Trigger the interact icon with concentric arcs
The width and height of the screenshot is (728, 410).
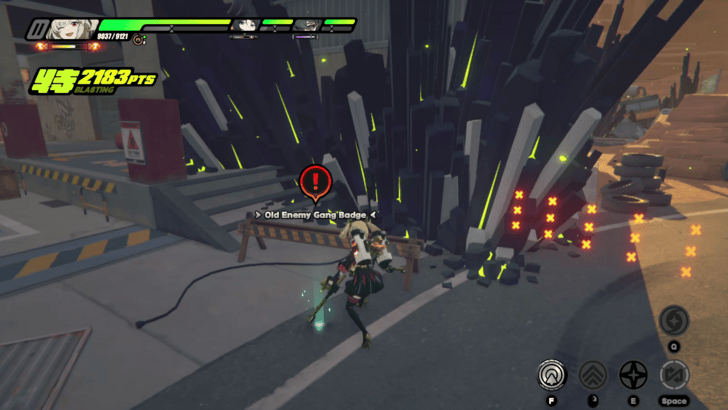[x=549, y=375]
